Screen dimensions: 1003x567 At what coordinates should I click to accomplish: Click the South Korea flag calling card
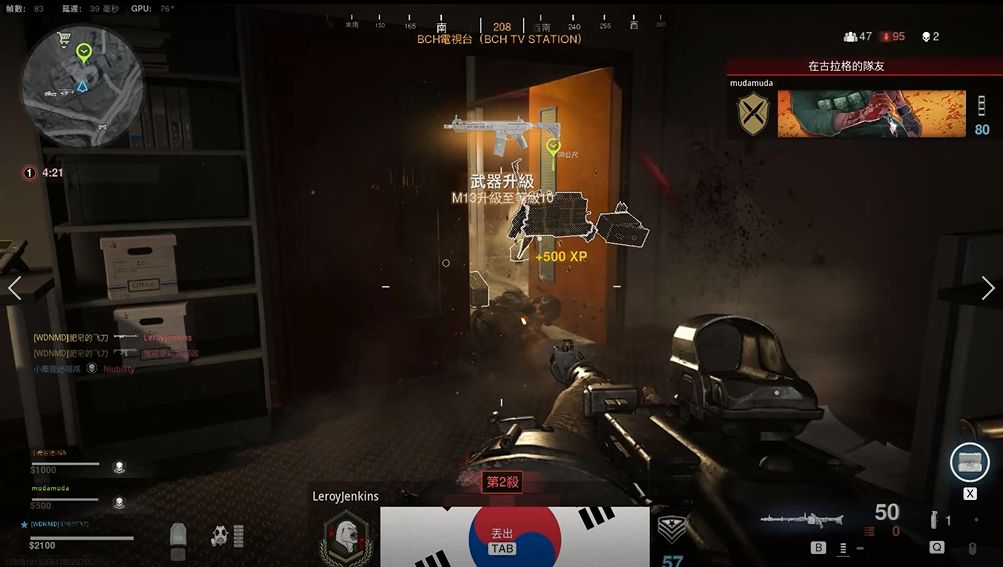514,536
